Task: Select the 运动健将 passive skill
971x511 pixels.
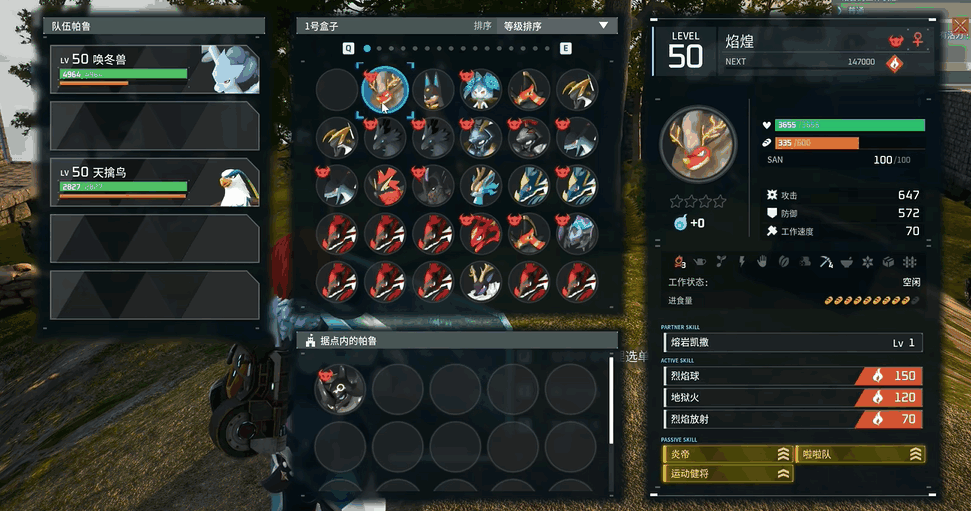Action: click(727, 474)
